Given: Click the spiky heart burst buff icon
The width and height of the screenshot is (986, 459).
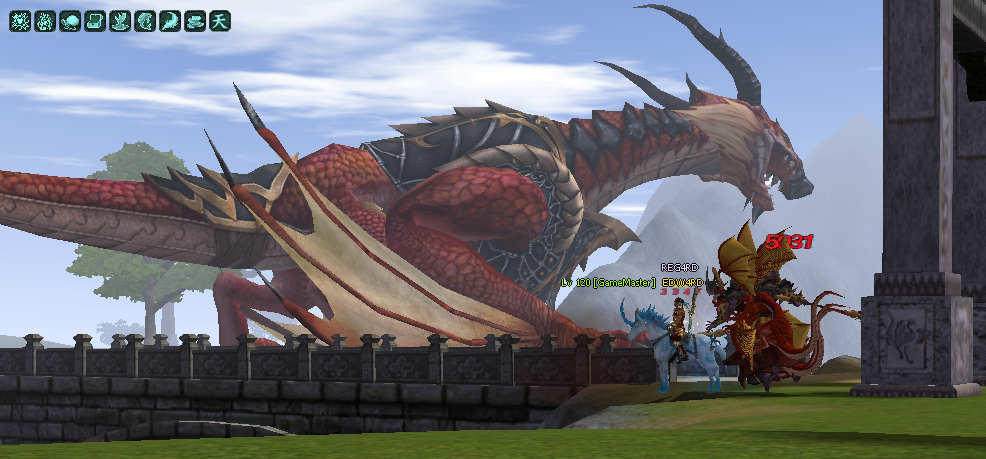Looking at the screenshot, I should tap(20, 20).
